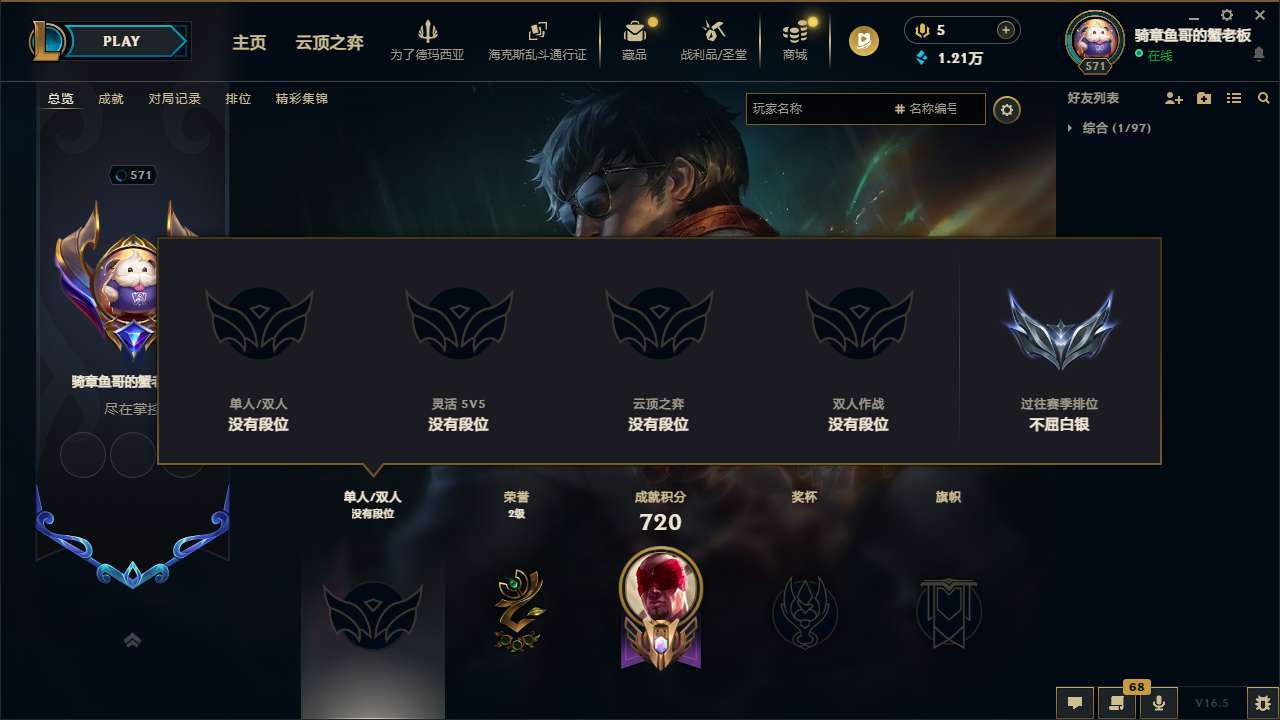Click the 为了德玛西亚 event icon
The image size is (1280, 720).
[428, 40]
